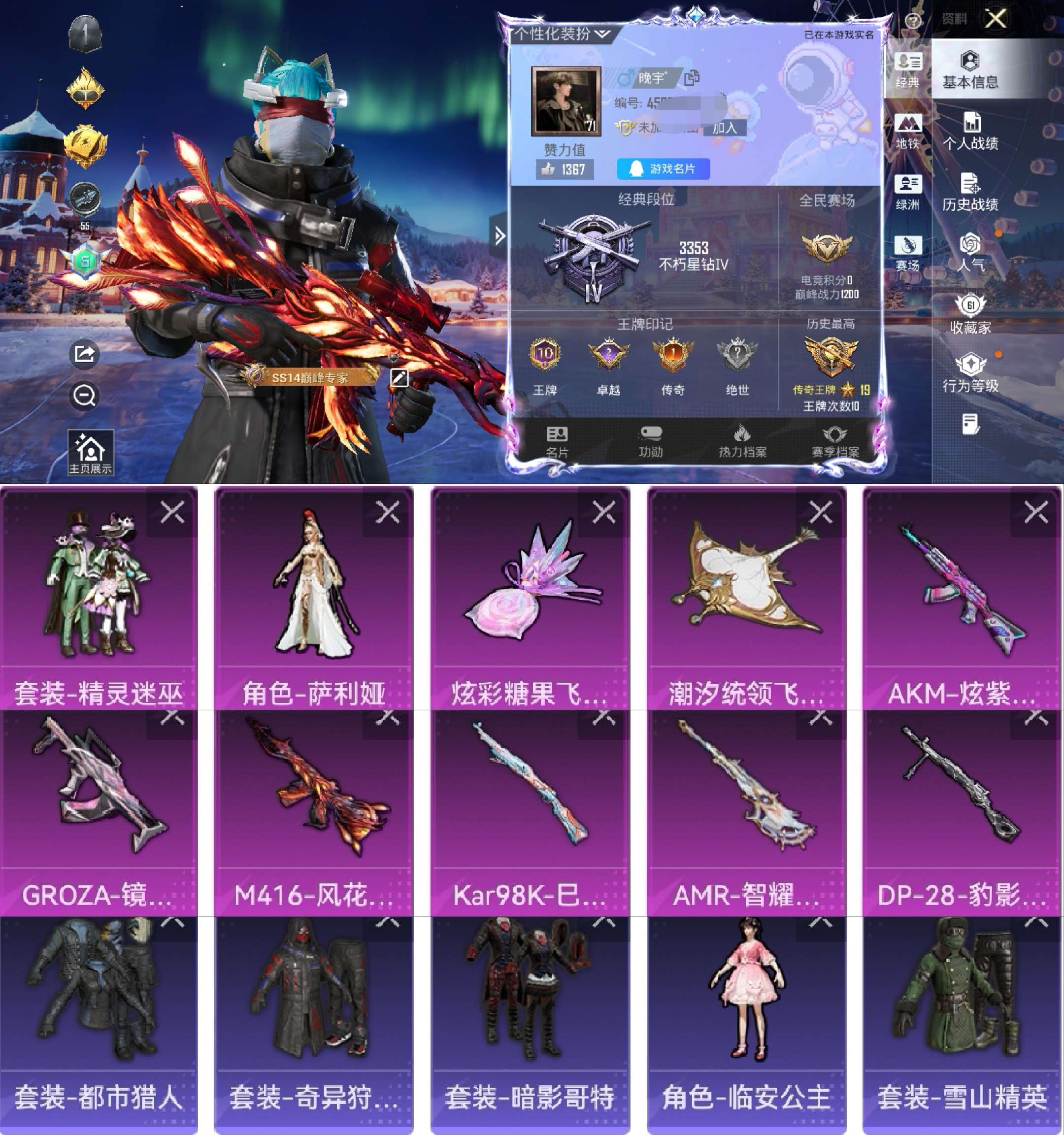Image resolution: width=1064 pixels, height=1135 pixels.
Task: Click the 主页展示 home display button
Action: coord(90,453)
